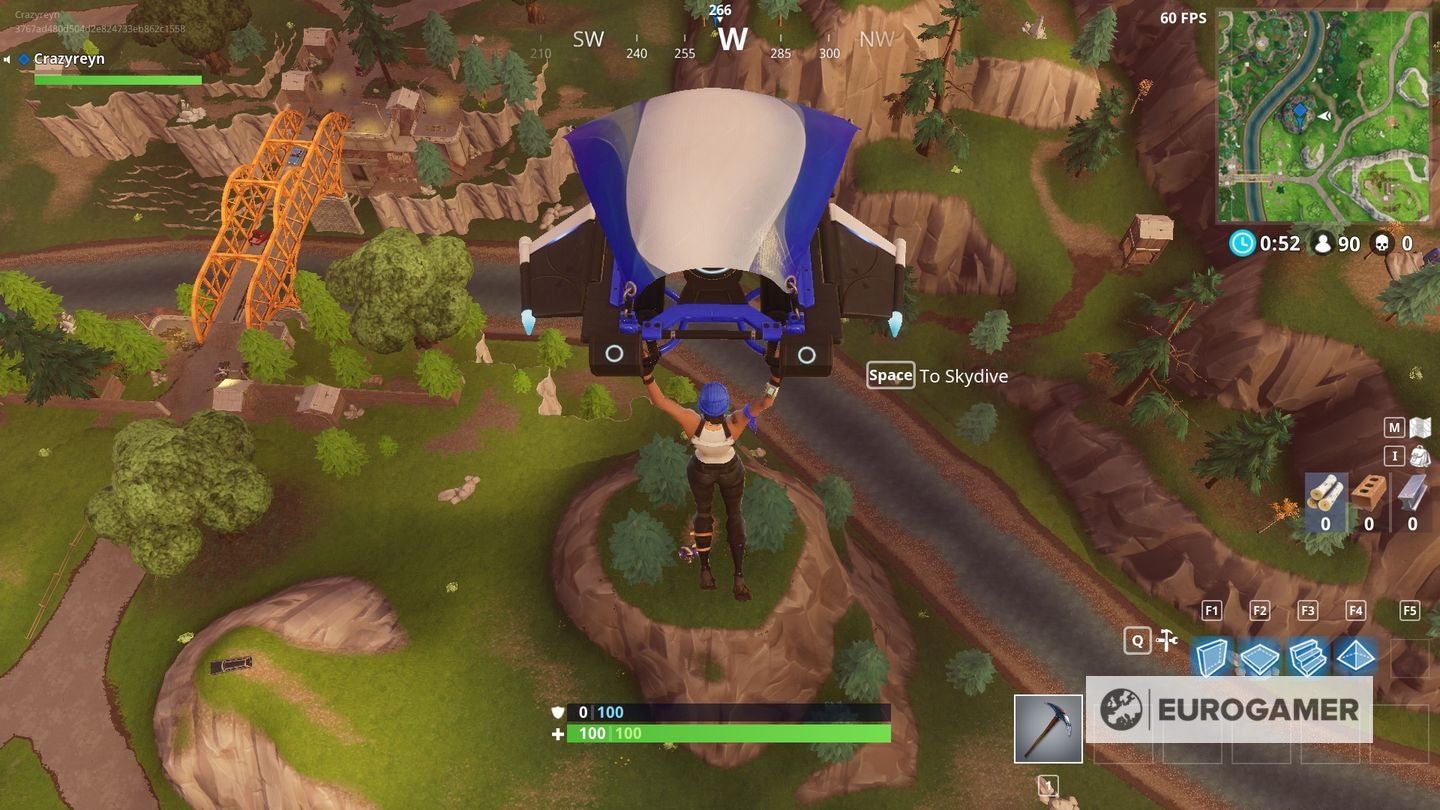Click the Space To Skydive prompt
The width and height of the screenshot is (1440, 810).
[935, 376]
